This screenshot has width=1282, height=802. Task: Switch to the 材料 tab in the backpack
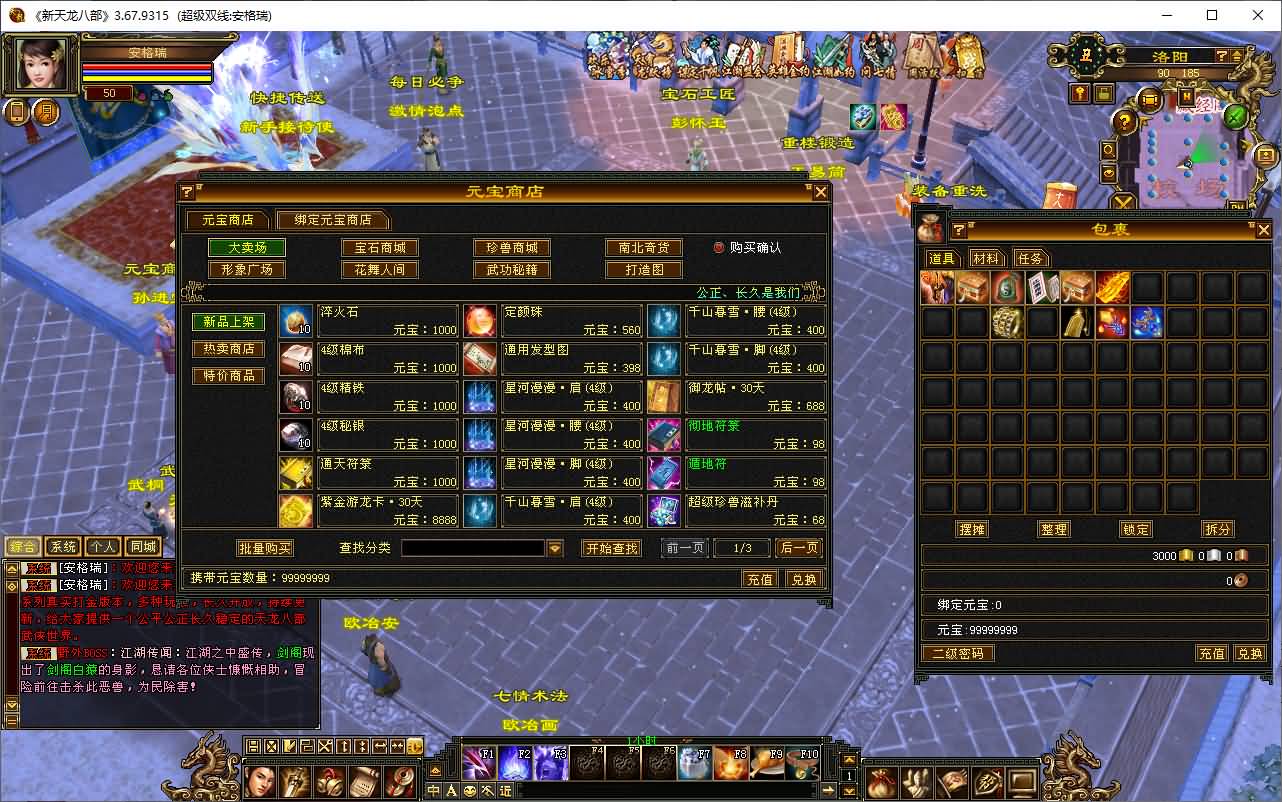987,257
